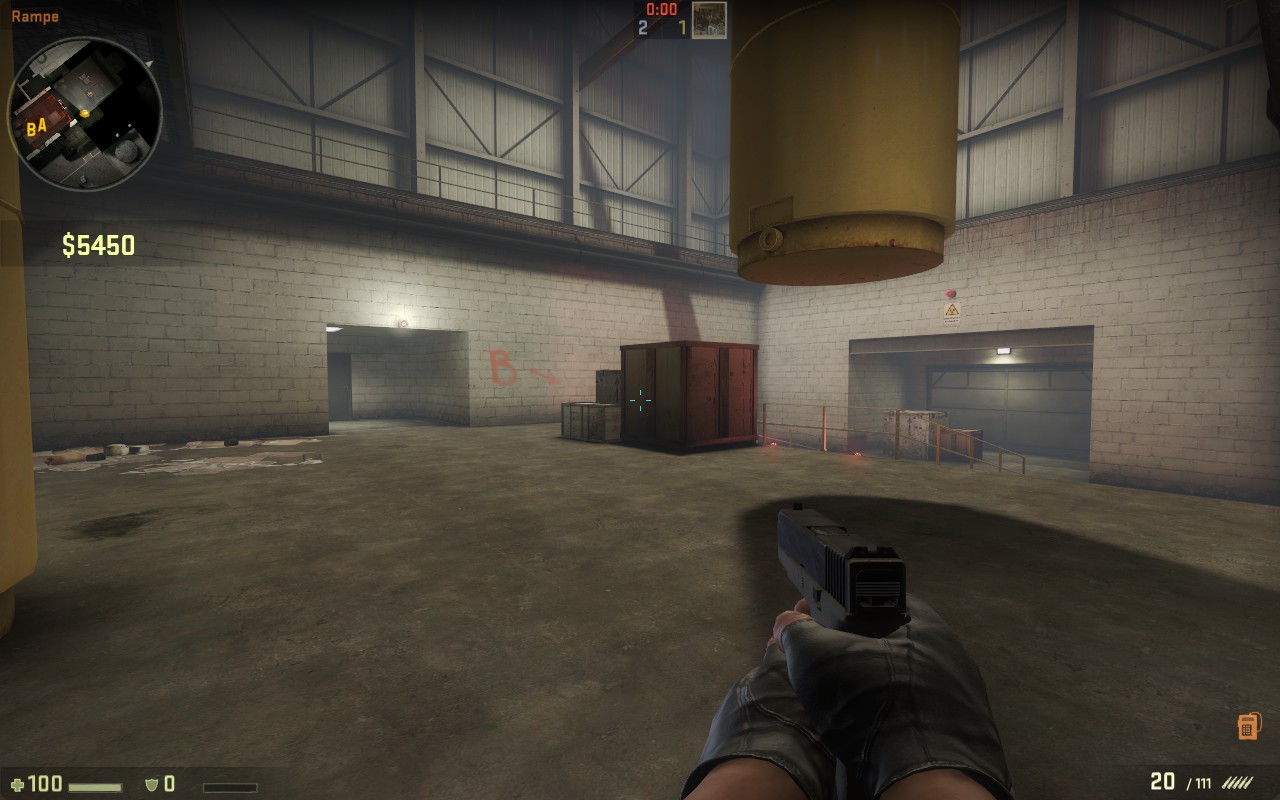Click the square thumbnail beside the round timer
The width and height of the screenshot is (1280, 800).
coord(709,20)
